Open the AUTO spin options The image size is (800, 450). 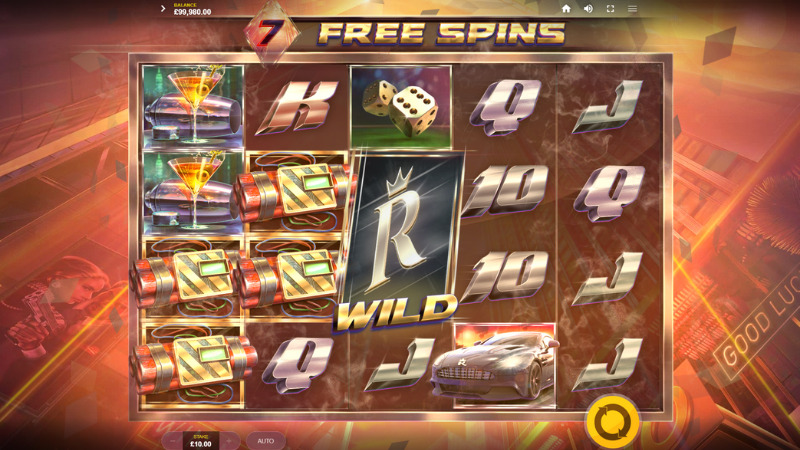point(265,440)
